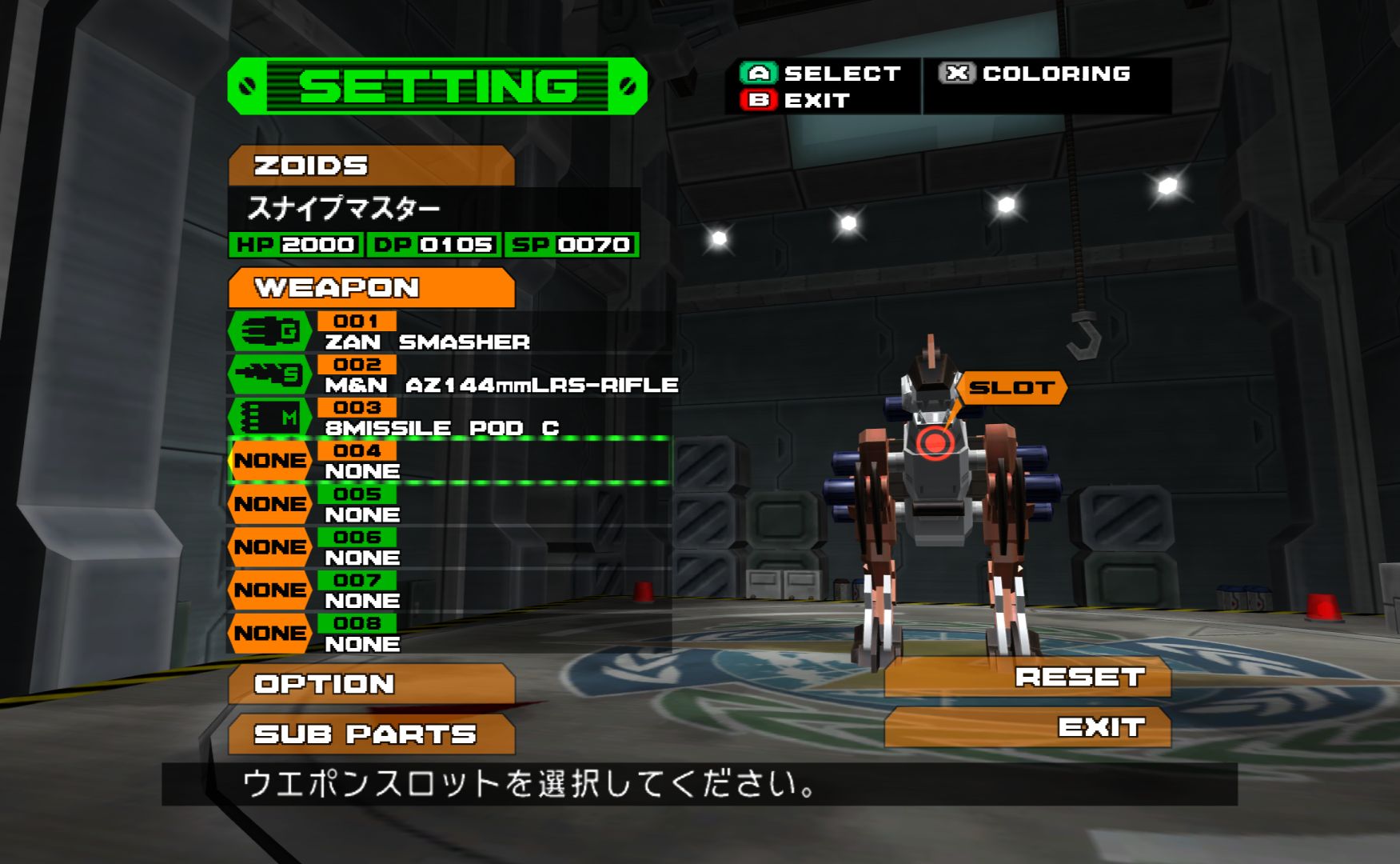Select empty weapon slot 004
The image size is (1400, 864).
pos(448,462)
